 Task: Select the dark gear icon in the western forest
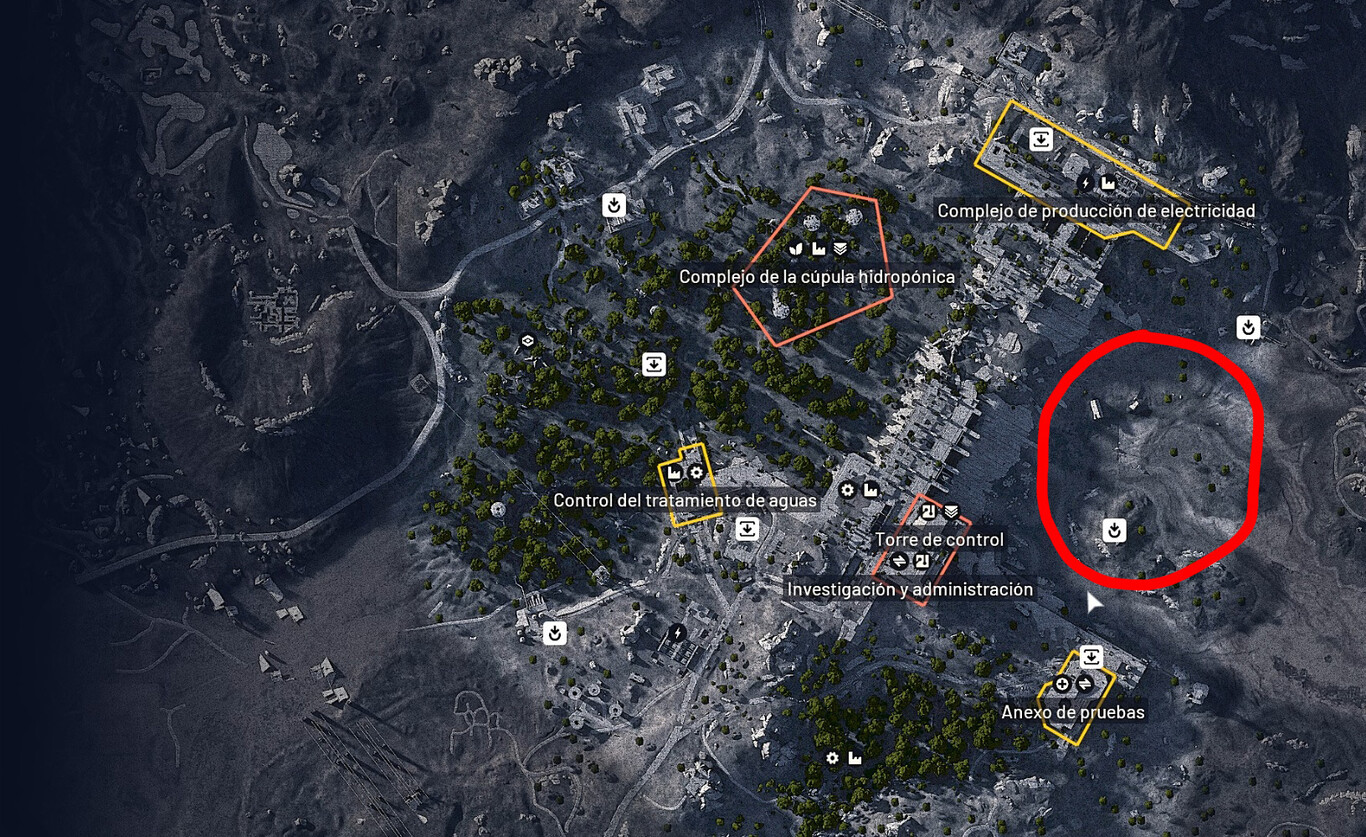coord(526,341)
